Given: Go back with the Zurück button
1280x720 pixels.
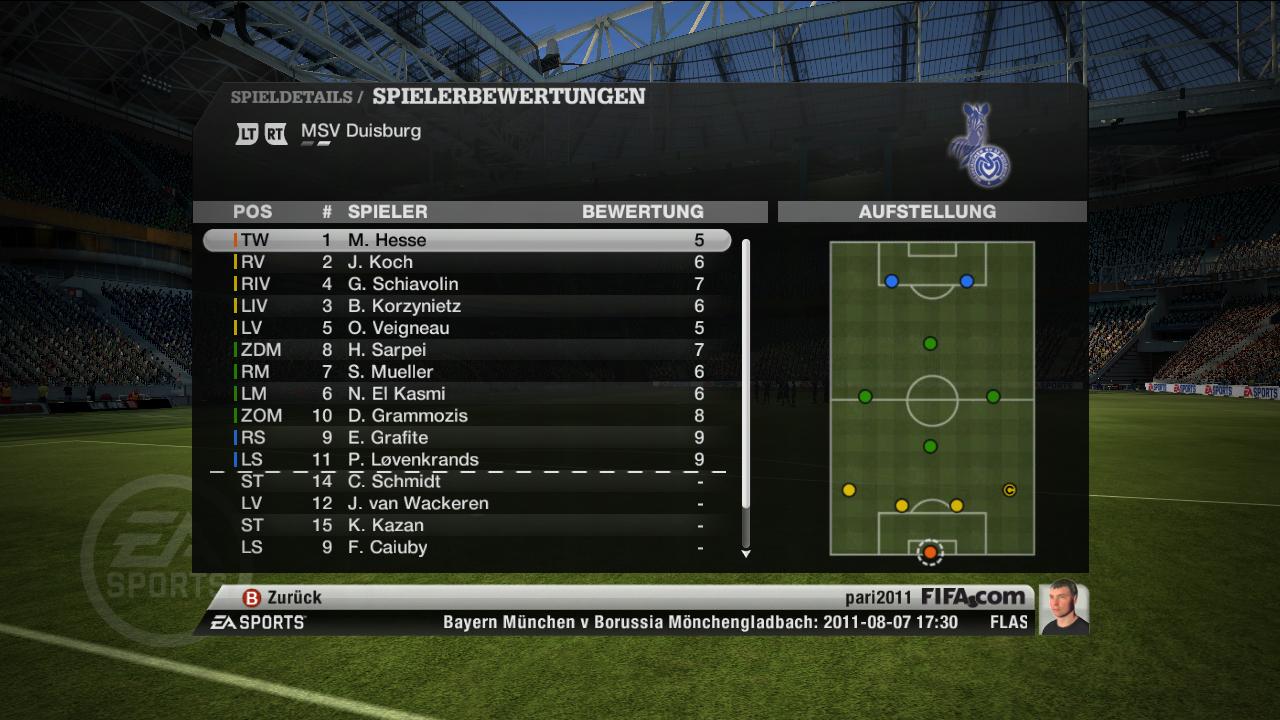Looking at the screenshot, I should click(x=283, y=597).
